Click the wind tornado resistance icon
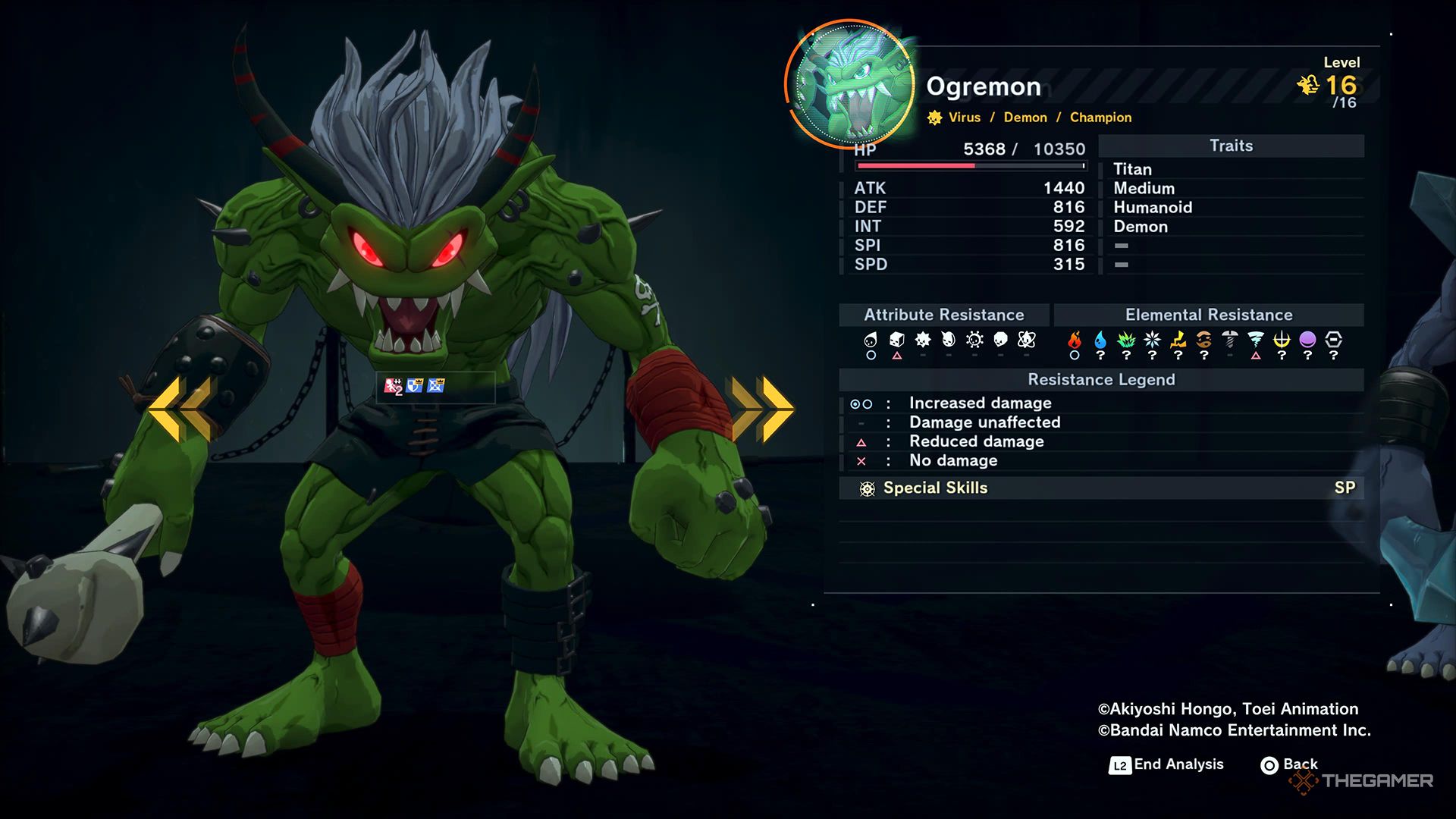Viewport: 1456px width, 819px height. click(1256, 340)
